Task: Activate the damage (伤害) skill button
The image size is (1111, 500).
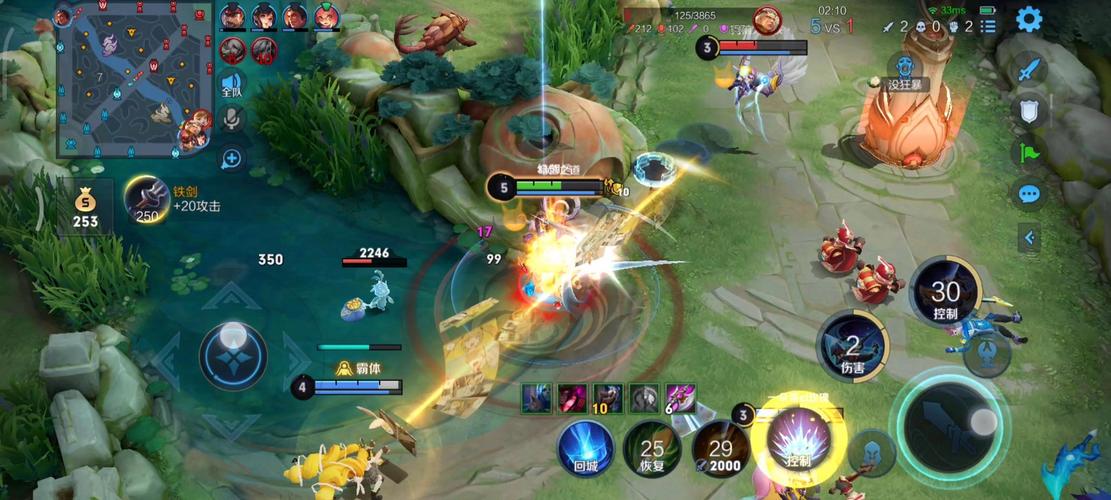Action: click(852, 346)
